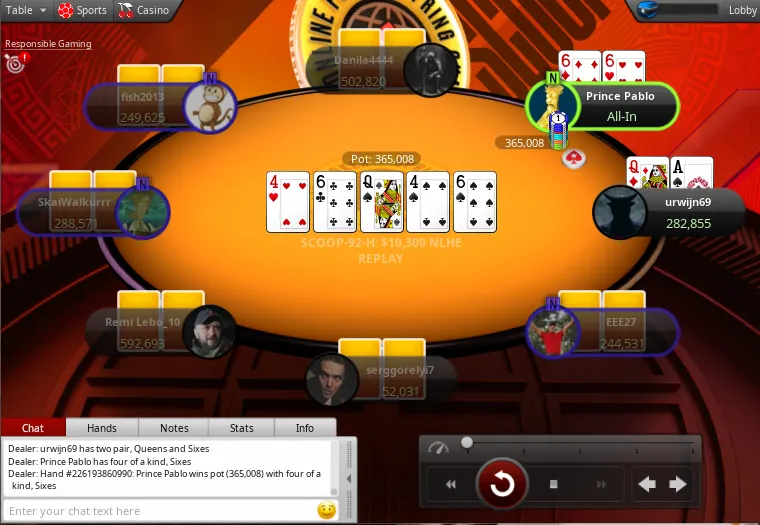The image size is (760, 525).
Task: Open the Table dropdown menu
Action: pyautogui.click(x=26, y=10)
